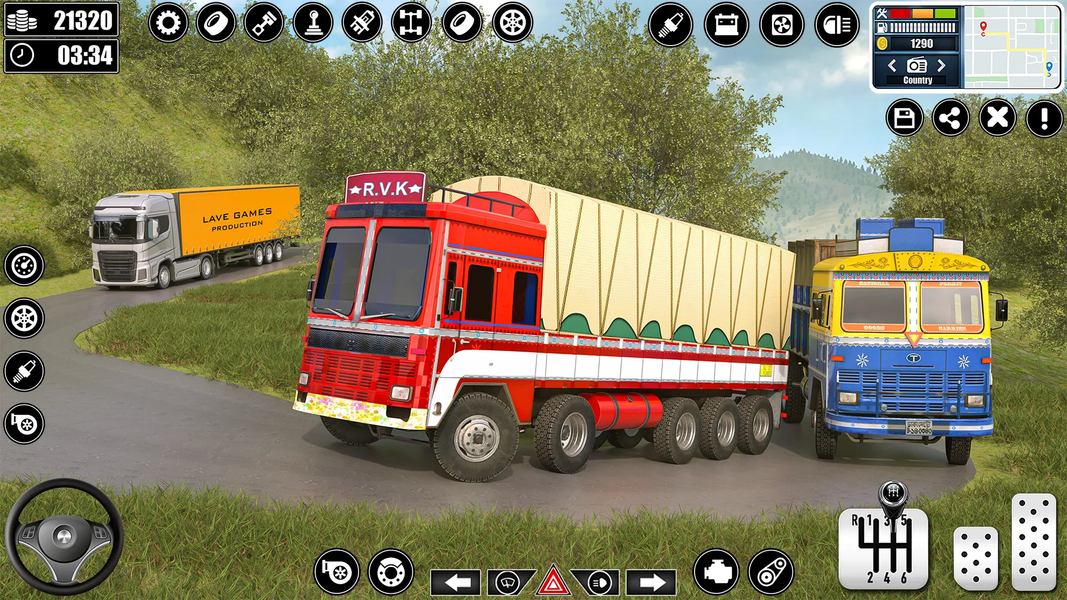Open the chassis axle icon
This screenshot has width=1067, height=600.
click(411, 22)
